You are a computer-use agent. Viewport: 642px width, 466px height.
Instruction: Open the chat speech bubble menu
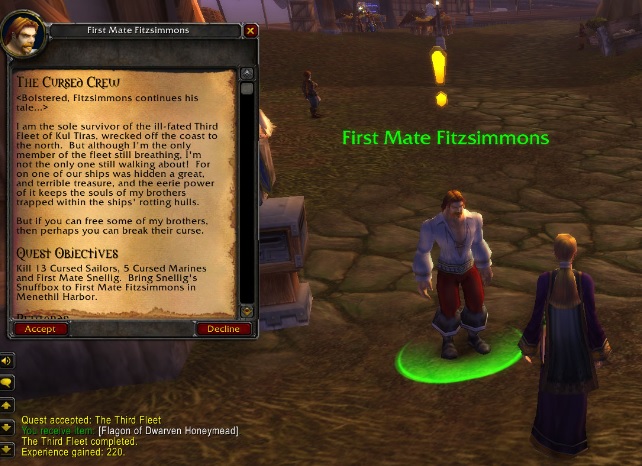point(7,382)
